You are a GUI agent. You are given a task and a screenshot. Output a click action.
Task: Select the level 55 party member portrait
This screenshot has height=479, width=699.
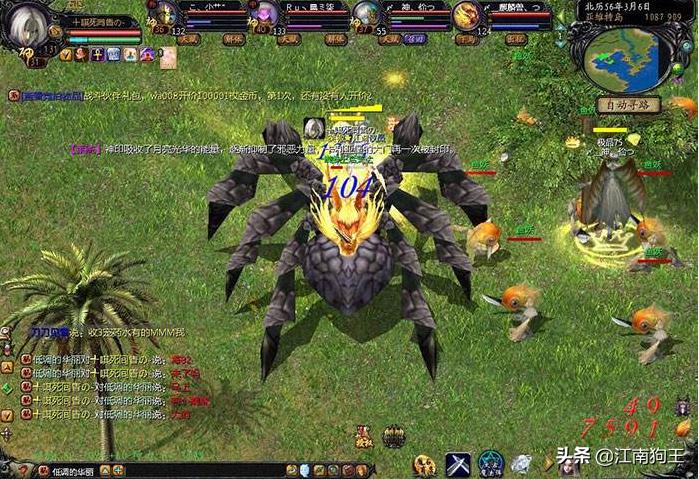pos(366,15)
